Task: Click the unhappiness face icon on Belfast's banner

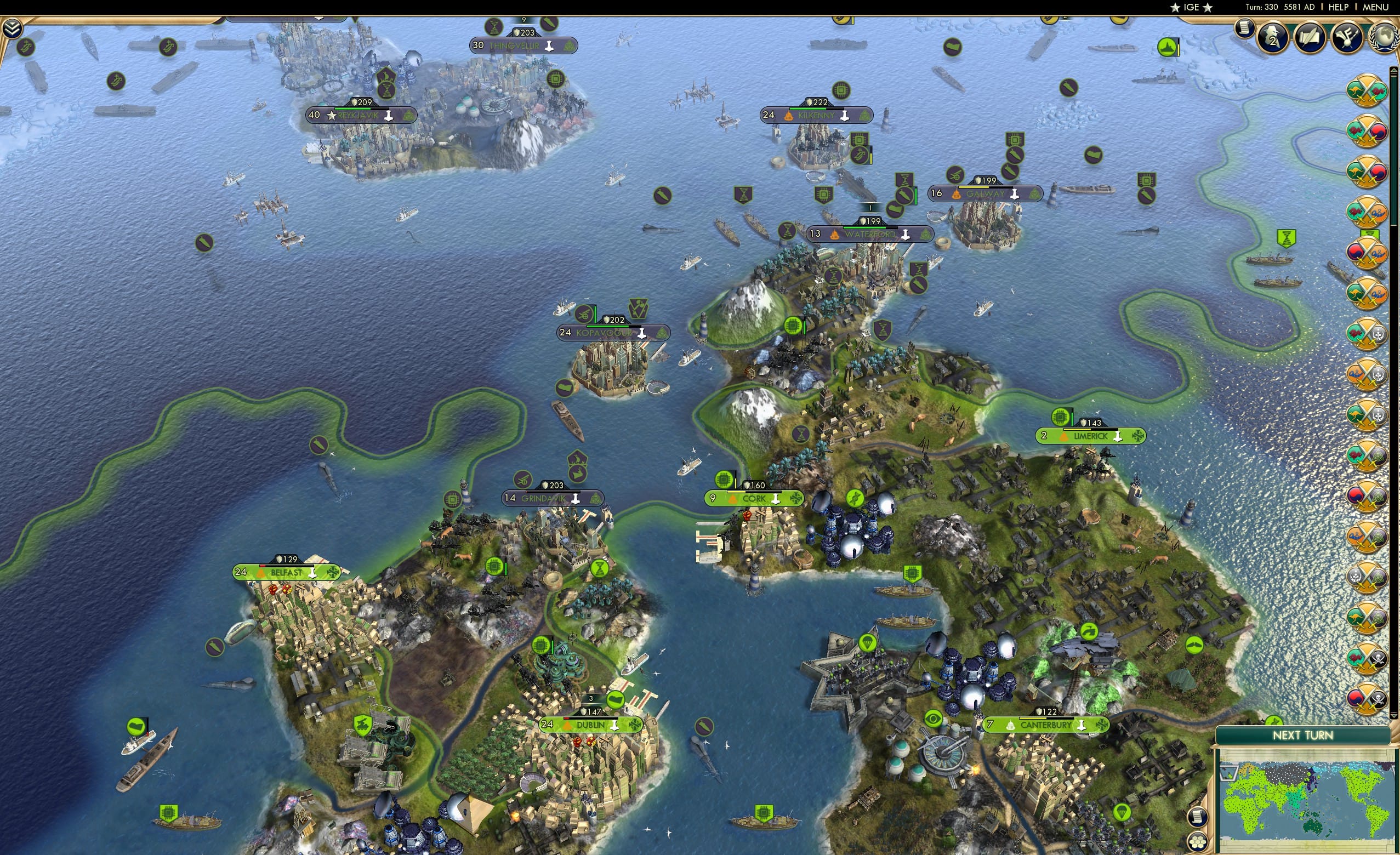Action: [261, 573]
